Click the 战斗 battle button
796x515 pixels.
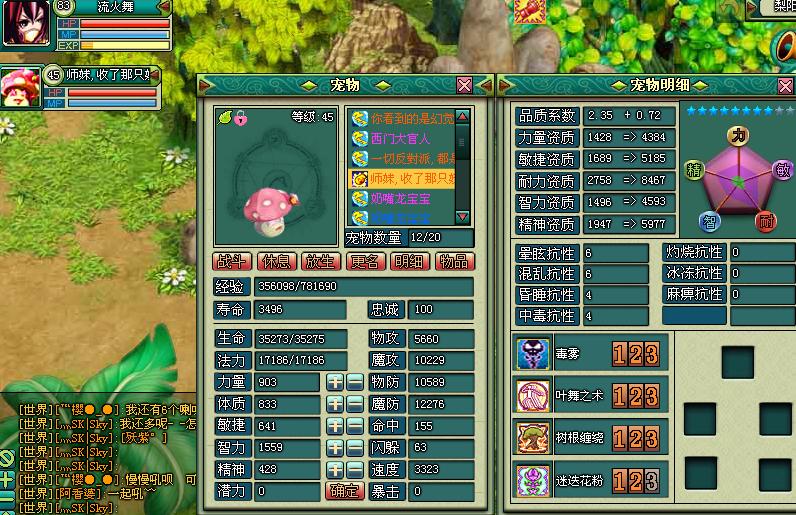click(x=232, y=261)
